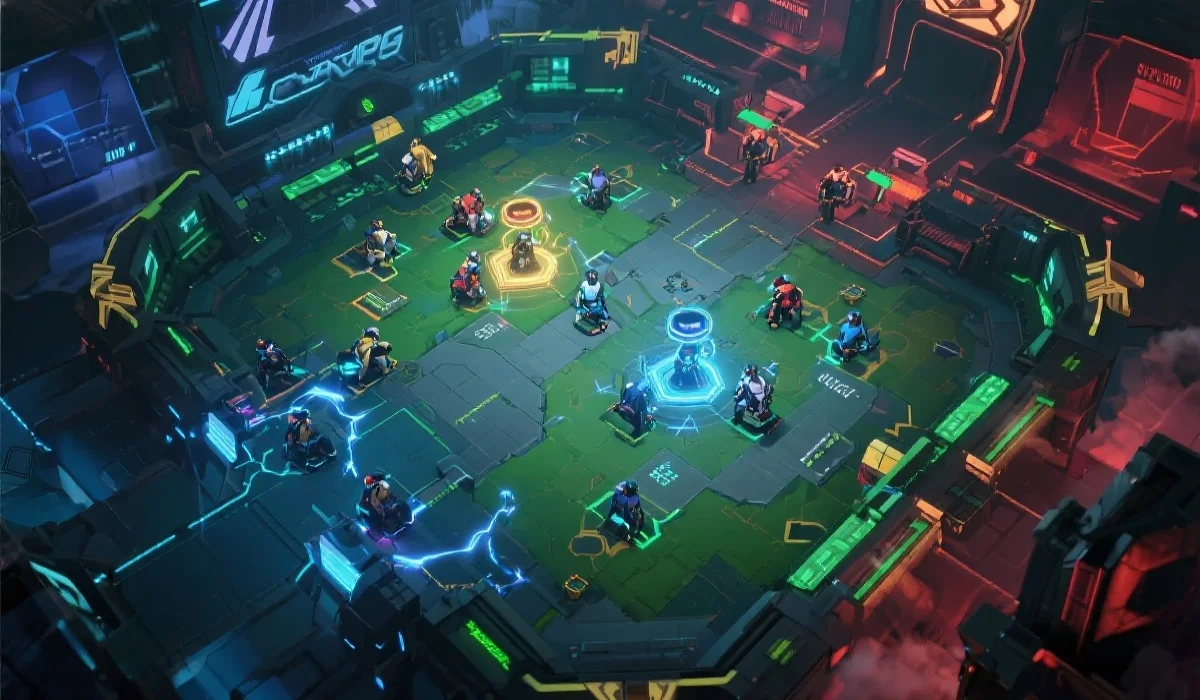Select the unit on the orange hexagon marker

(x=521, y=254)
